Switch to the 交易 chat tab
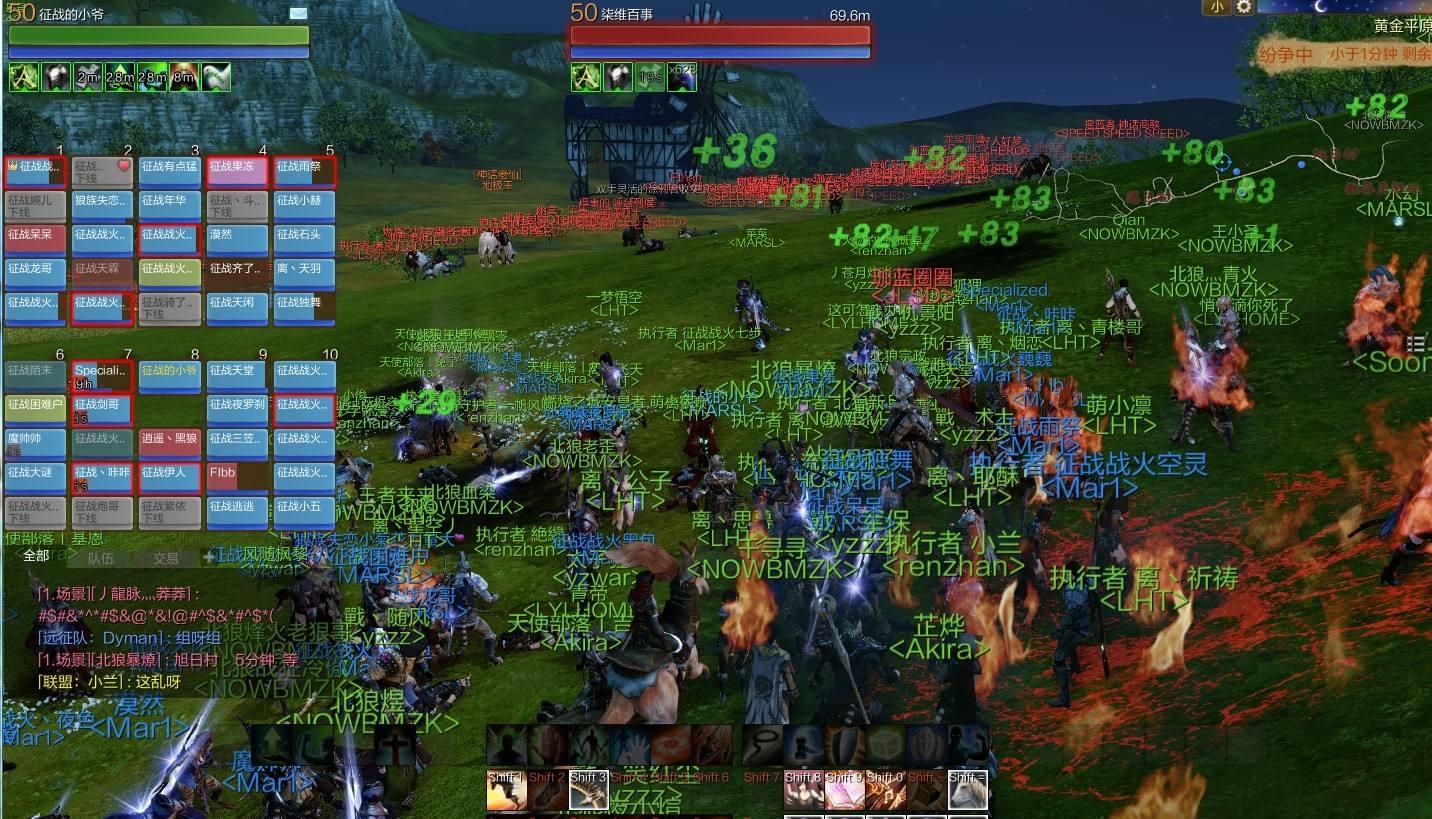The height and width of the screenshot is (819, 1432). [165, 559]
